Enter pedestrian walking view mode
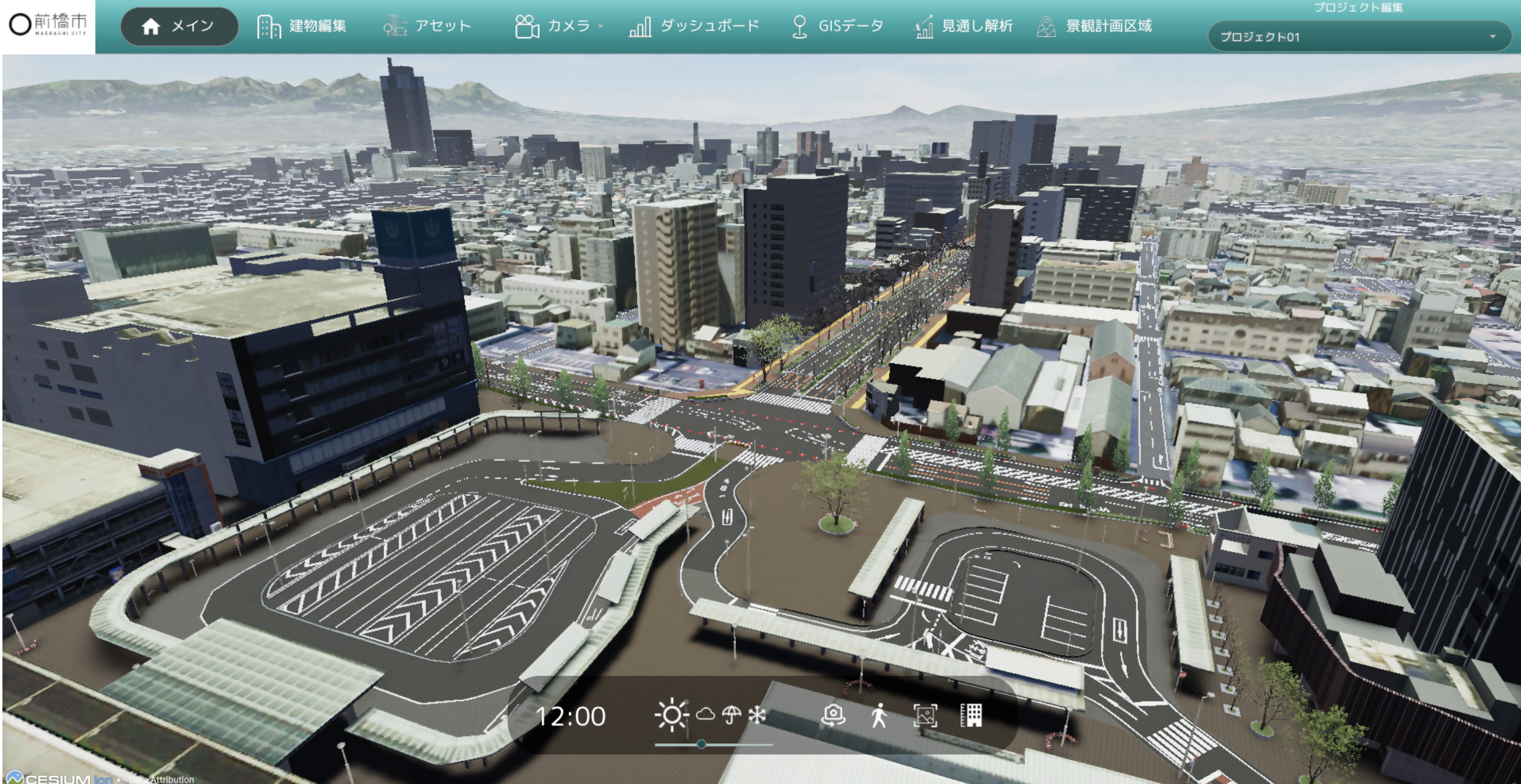1521x784 pixels. pos(879,716)
